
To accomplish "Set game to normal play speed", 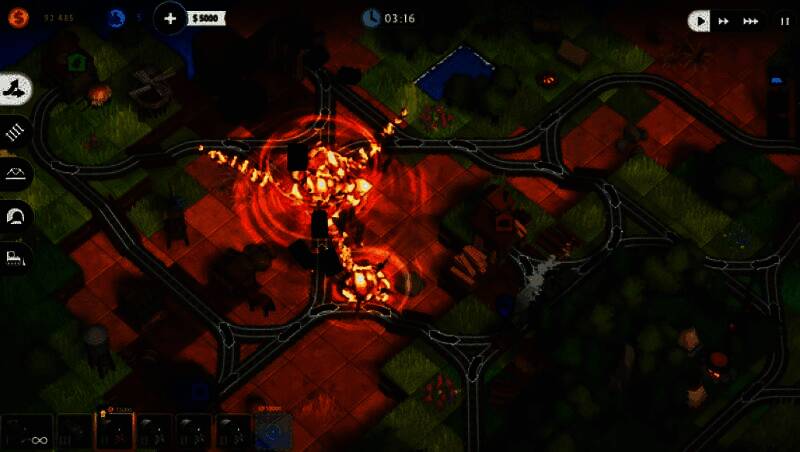I will (x=700, y=20).
